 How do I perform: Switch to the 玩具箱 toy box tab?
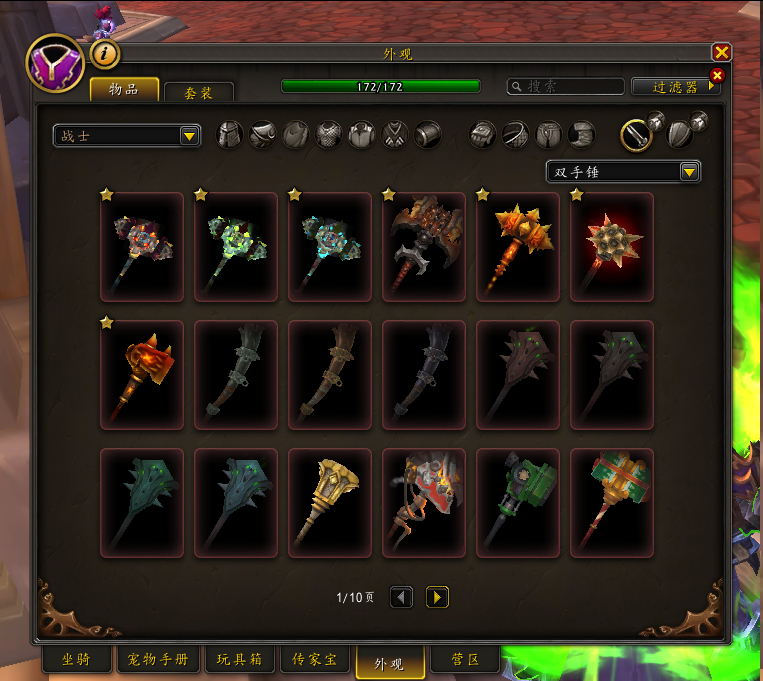pyautogui.click(x=239, y=661)
